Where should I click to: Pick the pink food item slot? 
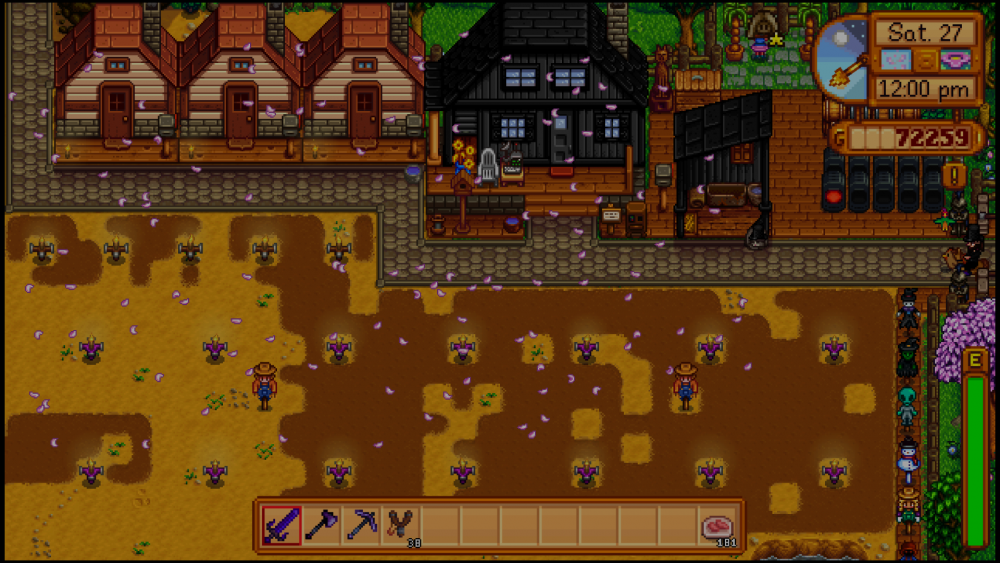(x=717, y=525)
